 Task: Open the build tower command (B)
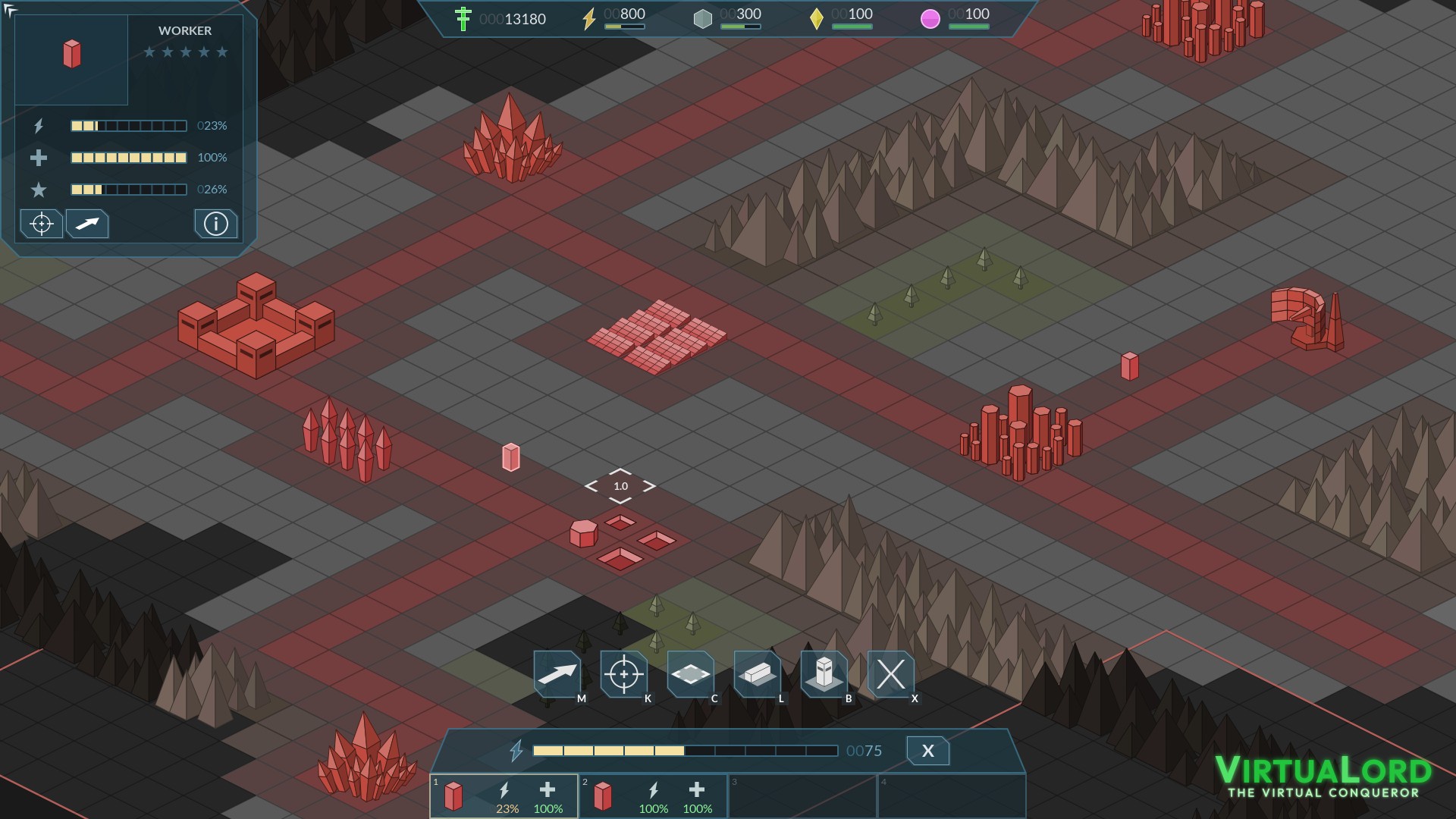824,673
